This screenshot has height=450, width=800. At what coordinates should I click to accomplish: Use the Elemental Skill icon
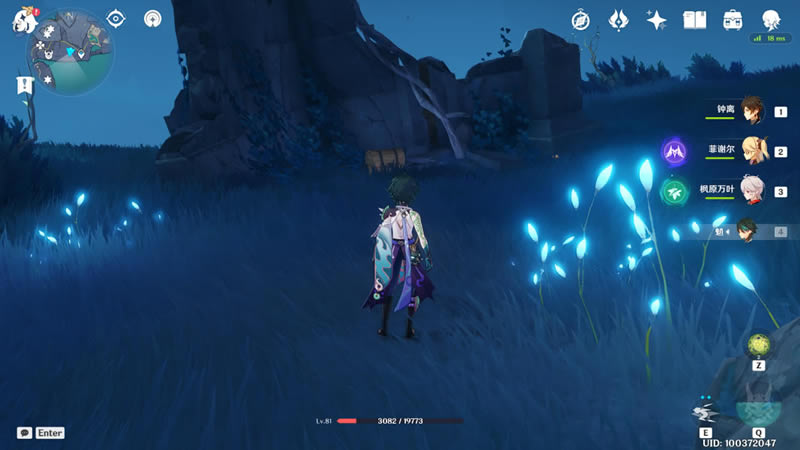[x=705, y=412]
